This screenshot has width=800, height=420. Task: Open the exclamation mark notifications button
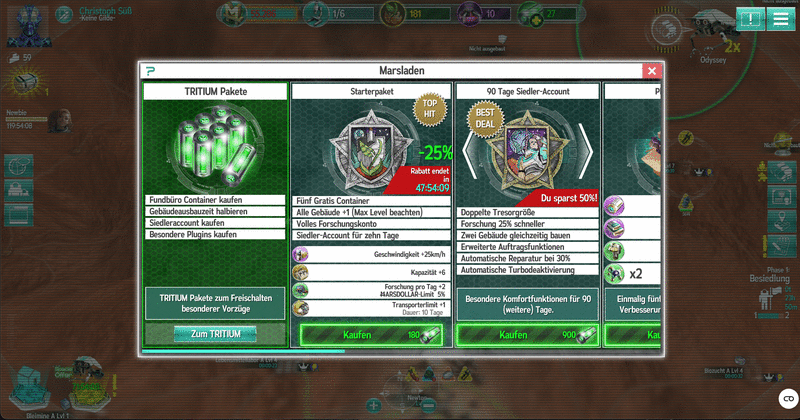click(x=749, y=19)
